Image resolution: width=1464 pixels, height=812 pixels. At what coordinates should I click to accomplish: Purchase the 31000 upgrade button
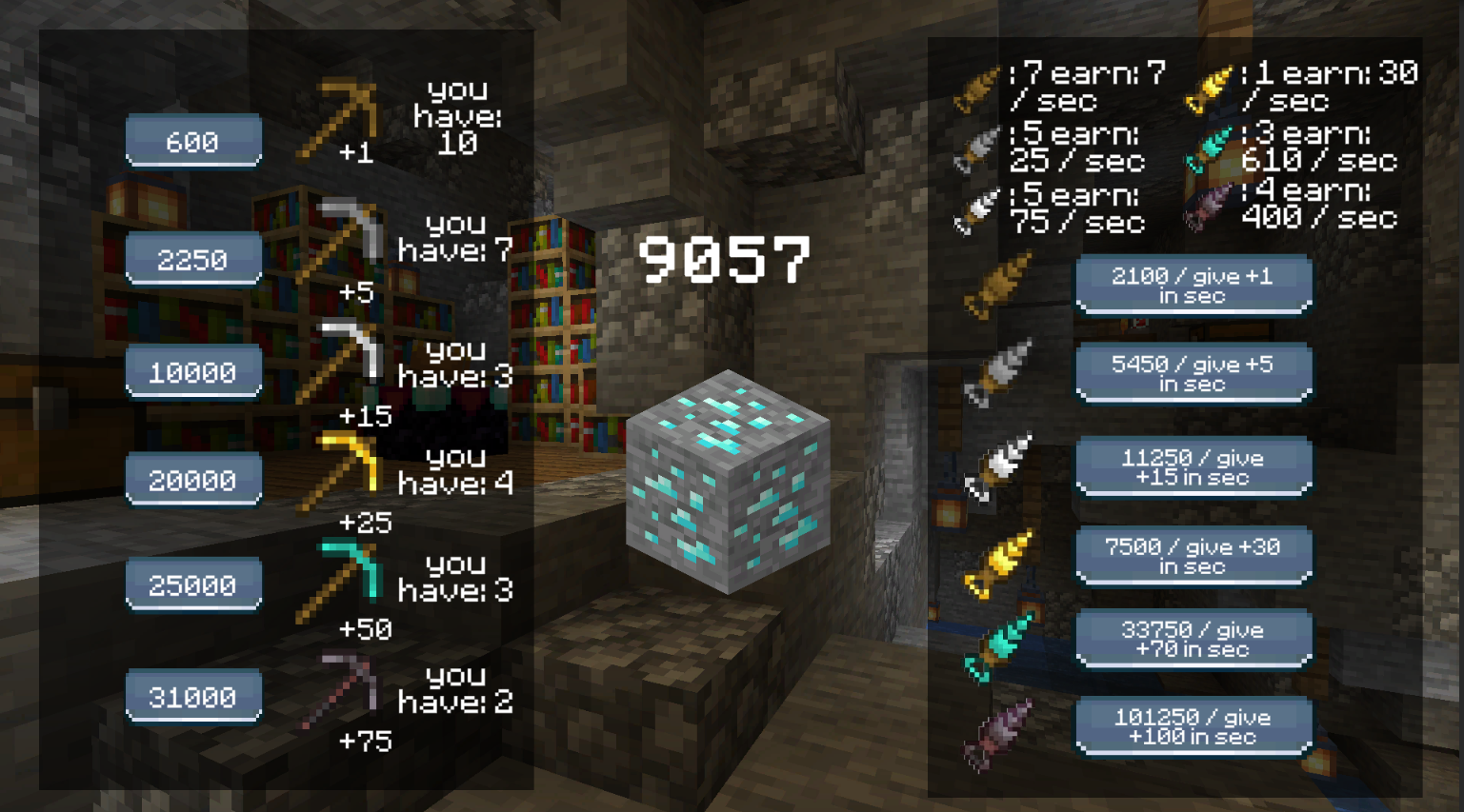point(192,696)
